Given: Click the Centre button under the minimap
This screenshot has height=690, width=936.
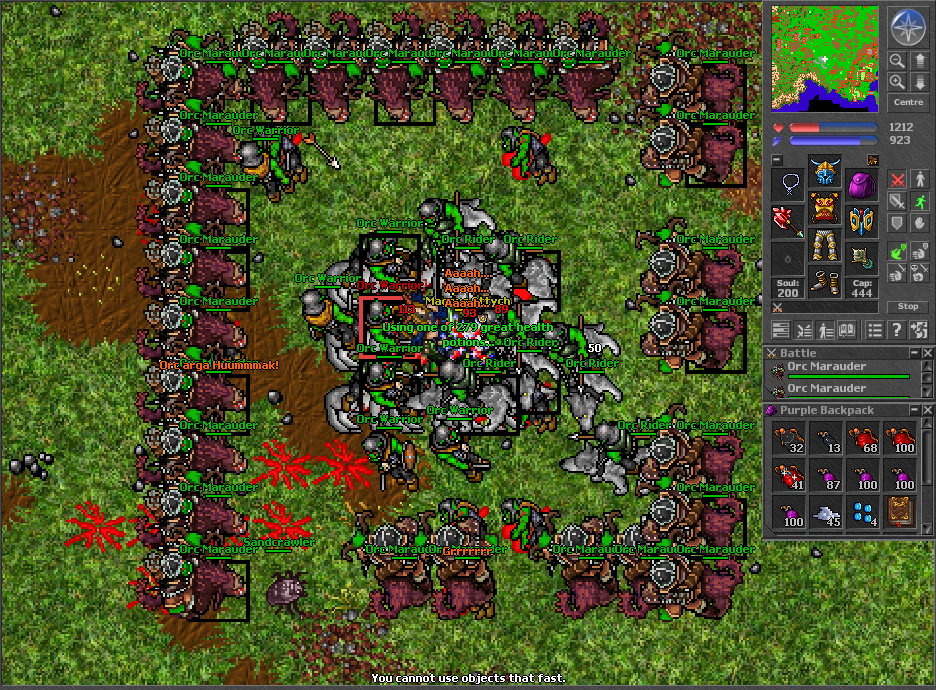Looking at the screenshot, I should point(908,103).
